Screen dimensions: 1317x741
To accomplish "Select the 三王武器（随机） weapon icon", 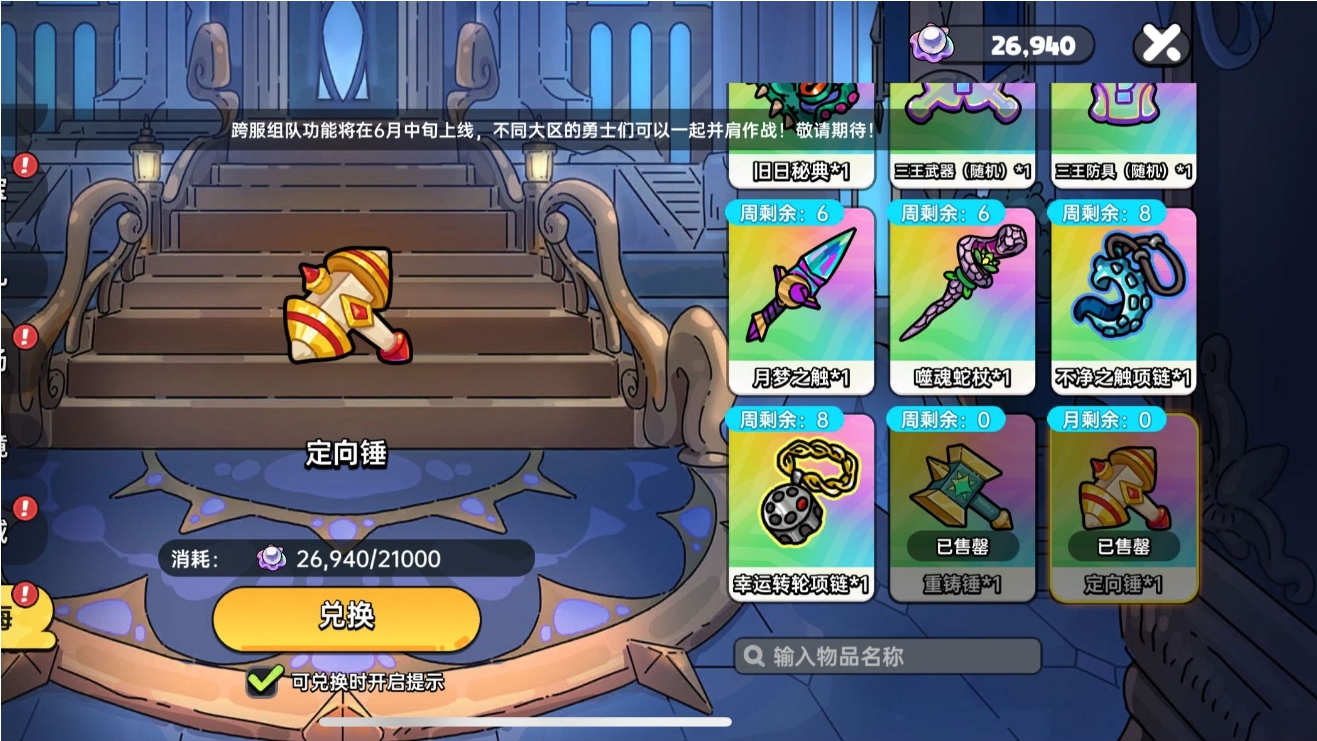I will tap(961, 110).
